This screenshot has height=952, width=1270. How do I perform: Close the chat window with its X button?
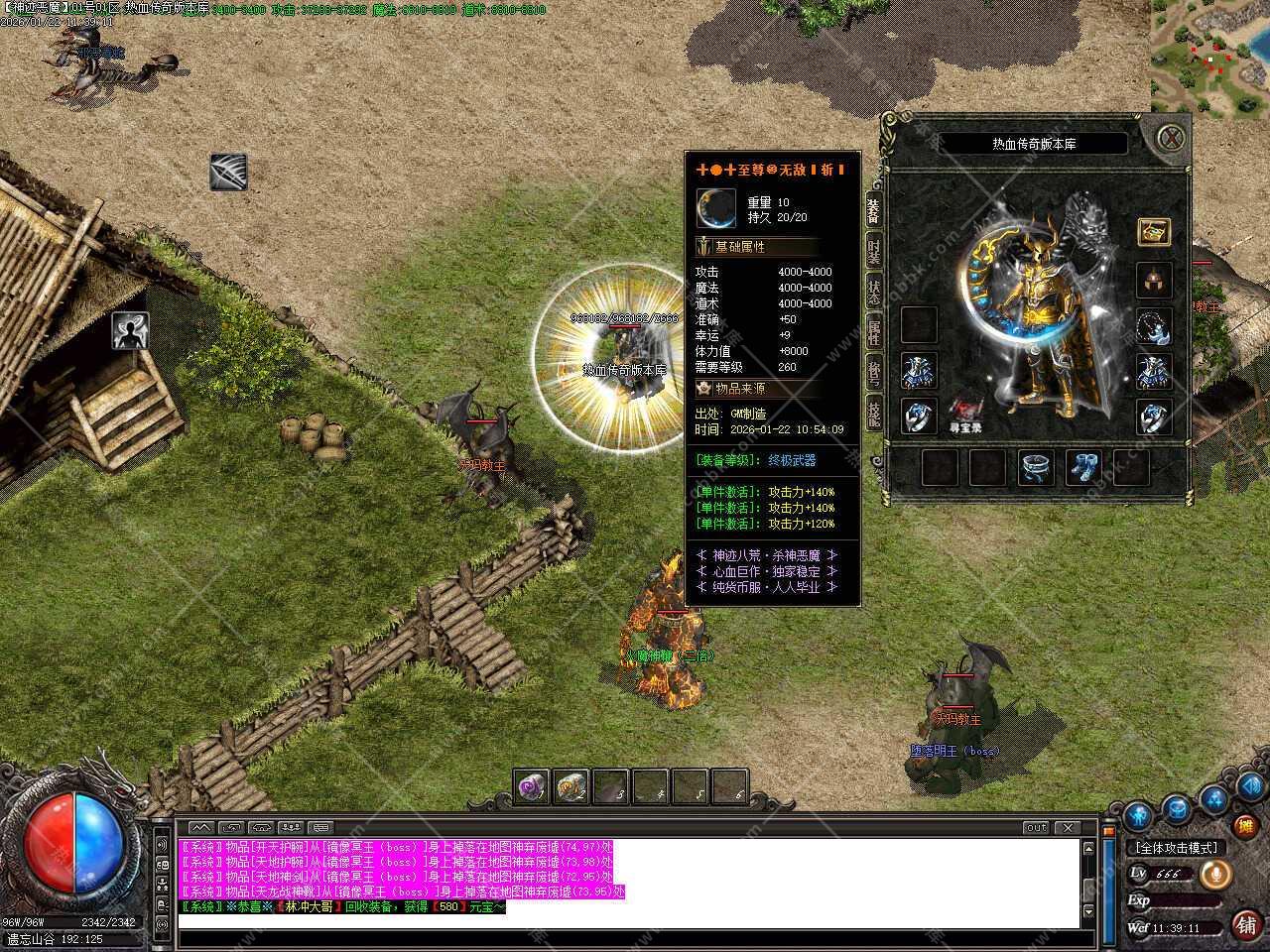(x=1068, y=827)
